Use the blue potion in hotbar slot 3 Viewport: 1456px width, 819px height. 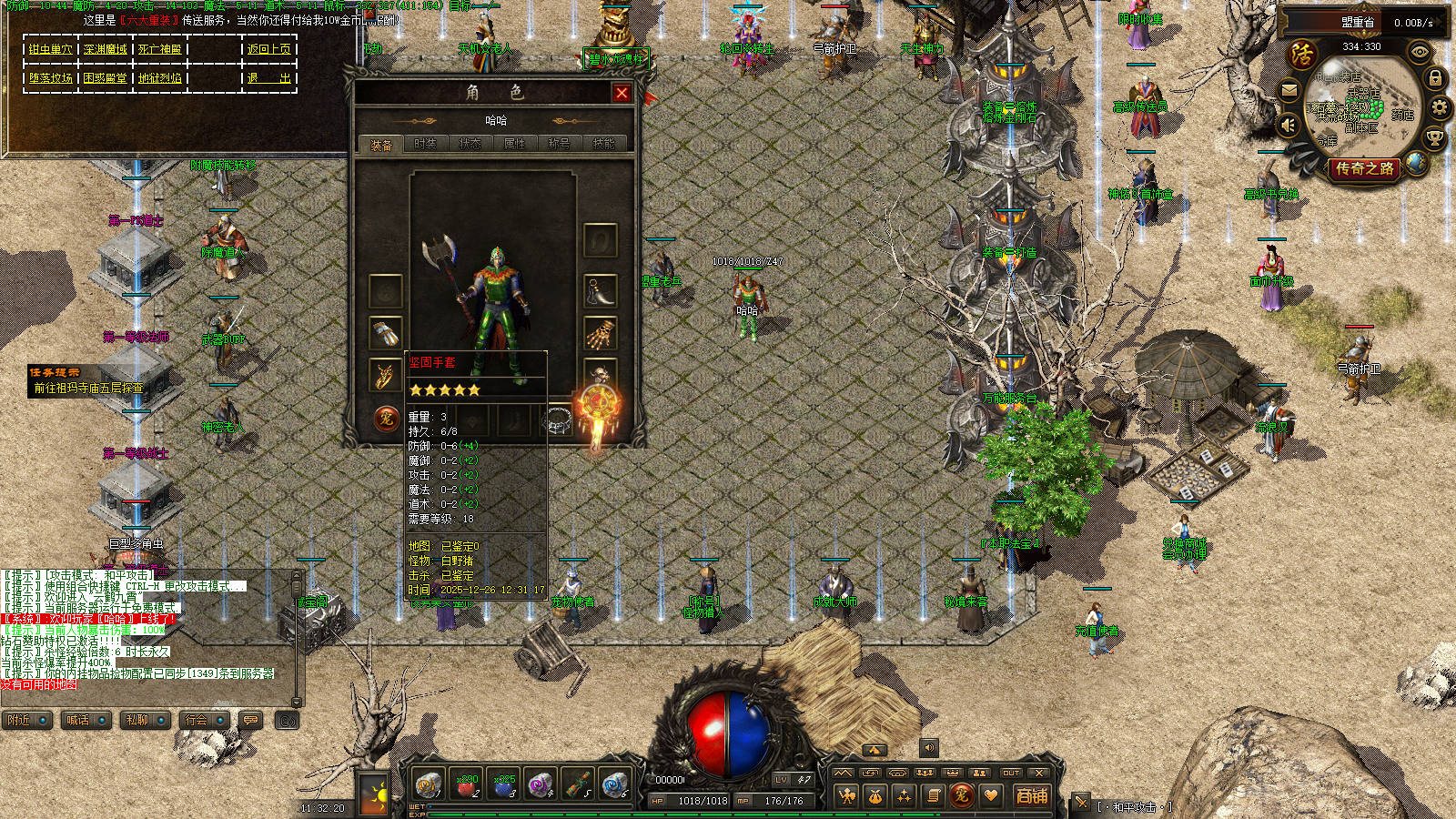[x=504, y=784]
